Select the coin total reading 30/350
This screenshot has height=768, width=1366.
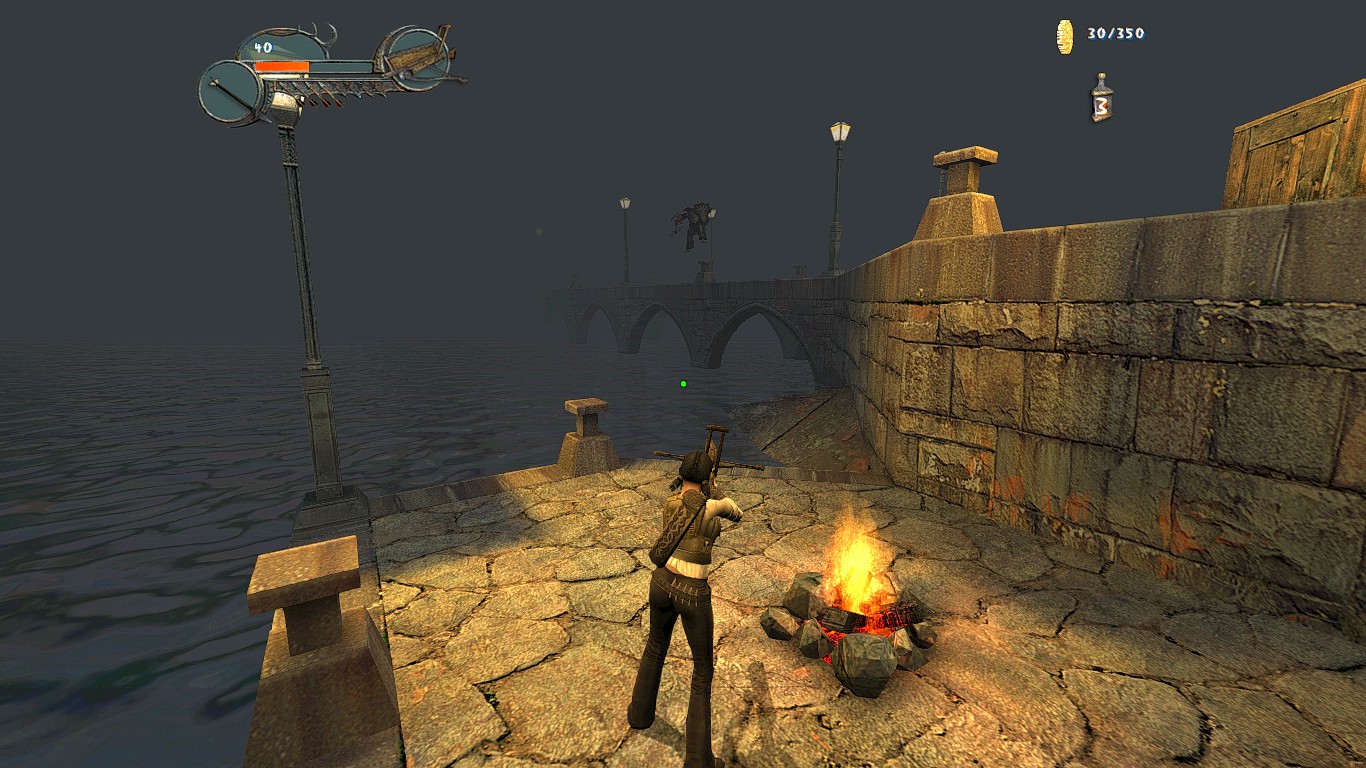(x=1113, y=32)
